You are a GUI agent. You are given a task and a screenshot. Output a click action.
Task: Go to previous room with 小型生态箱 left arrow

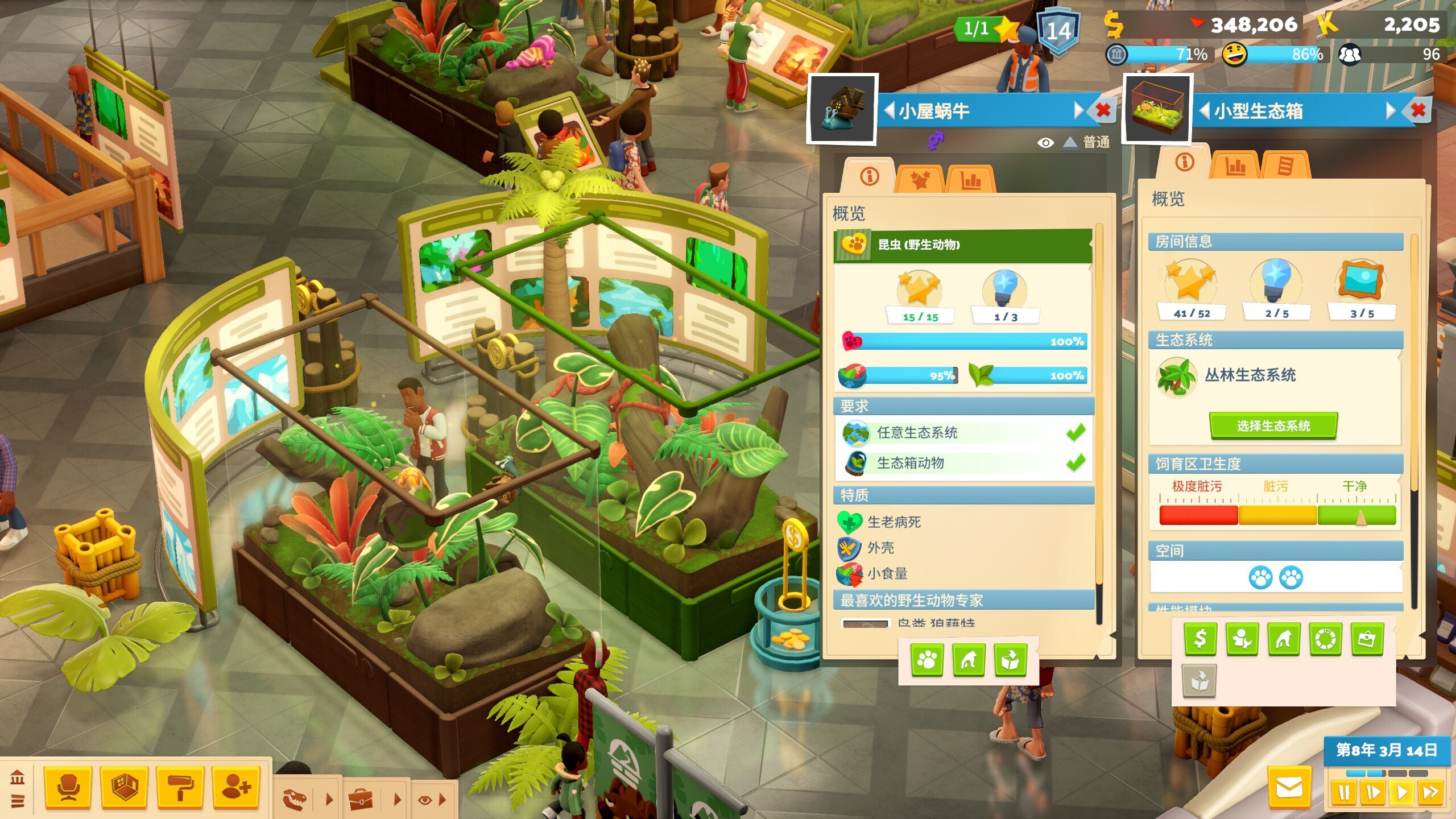tap(1205, 110)
